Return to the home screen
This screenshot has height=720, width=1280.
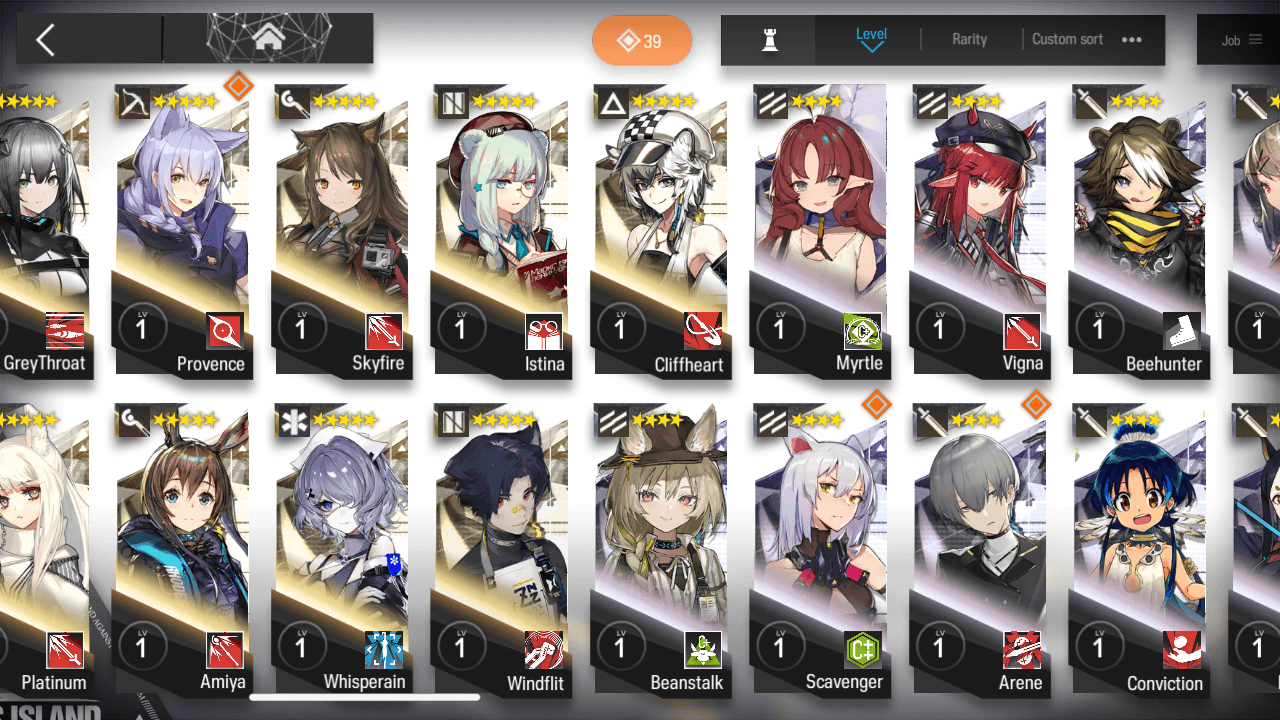click(x=267, y=39)
